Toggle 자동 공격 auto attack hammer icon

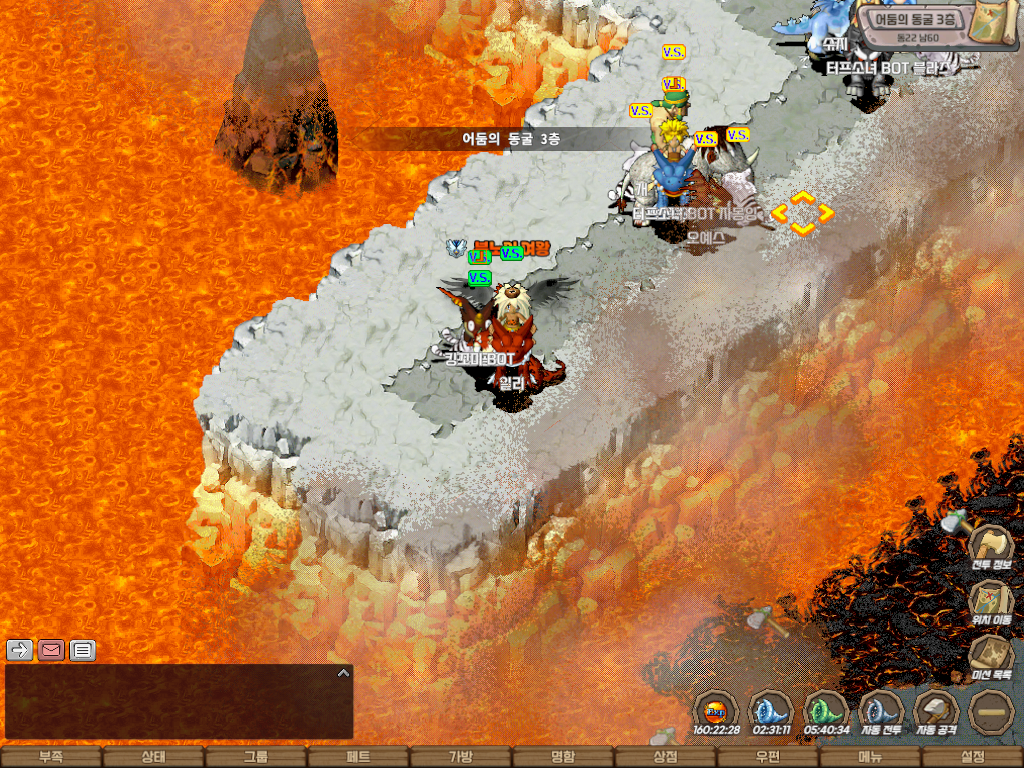(936, 712)
